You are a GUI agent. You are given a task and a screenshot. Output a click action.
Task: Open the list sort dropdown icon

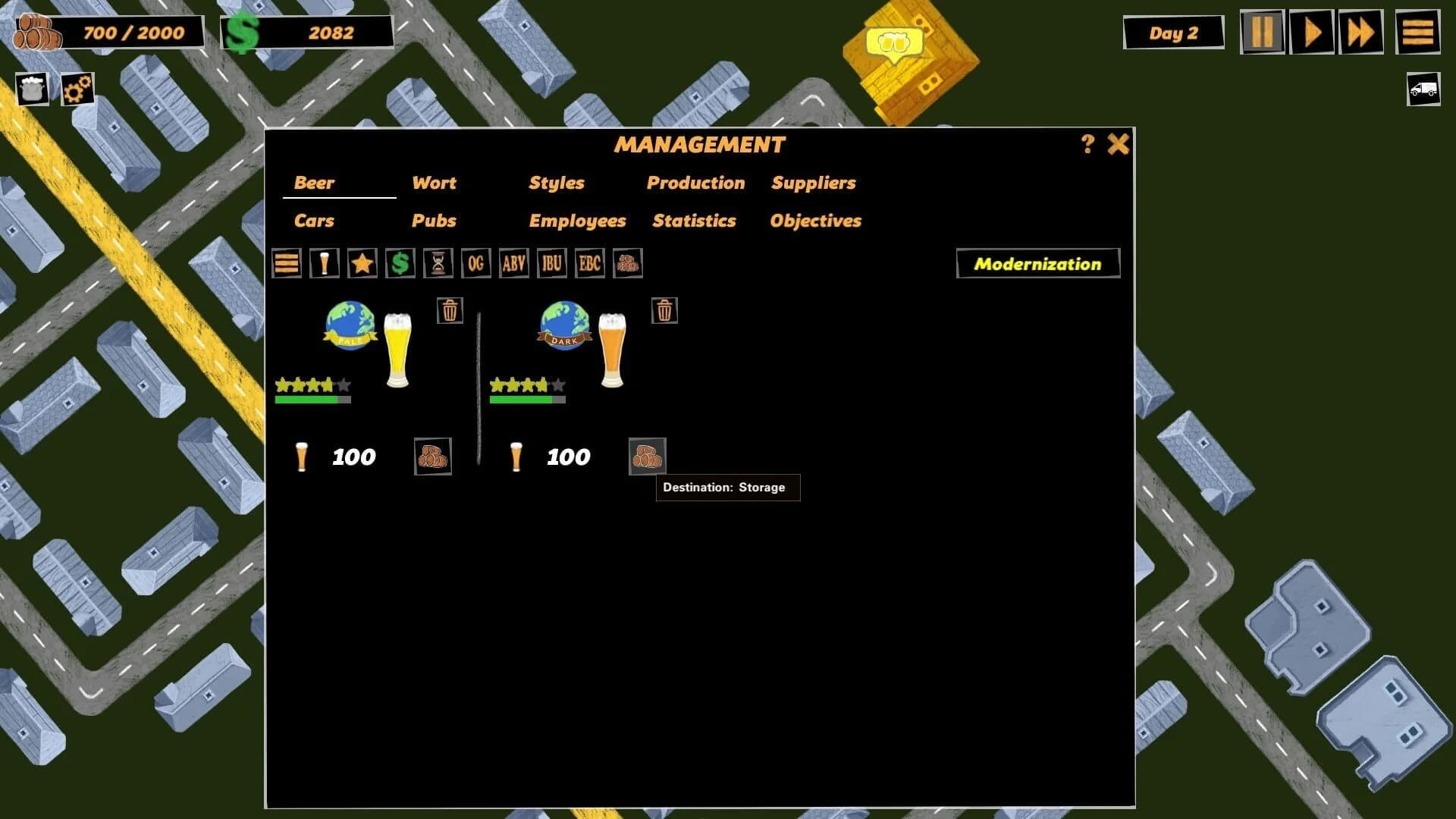286,264
